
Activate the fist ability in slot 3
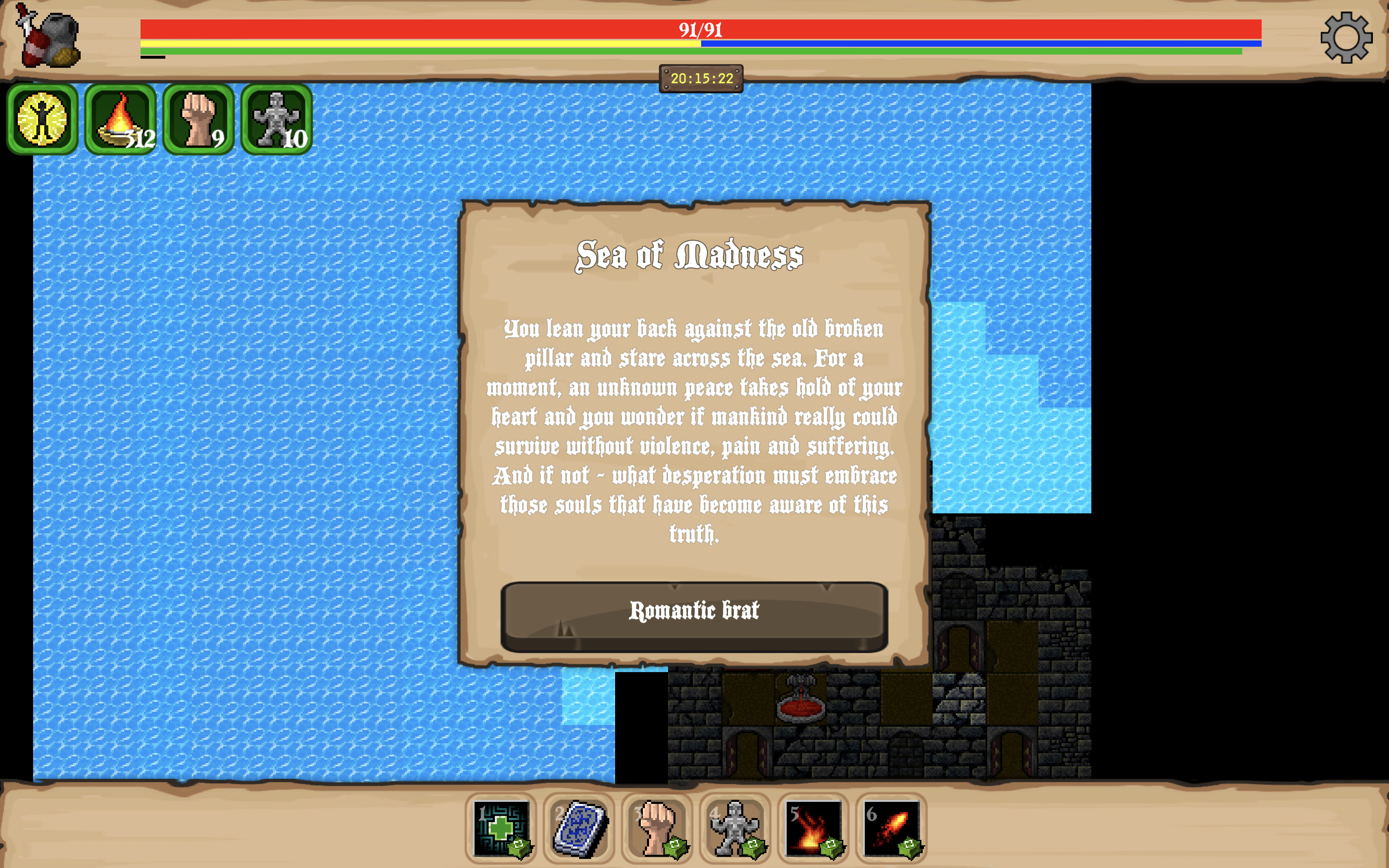[x=656, y=827]
